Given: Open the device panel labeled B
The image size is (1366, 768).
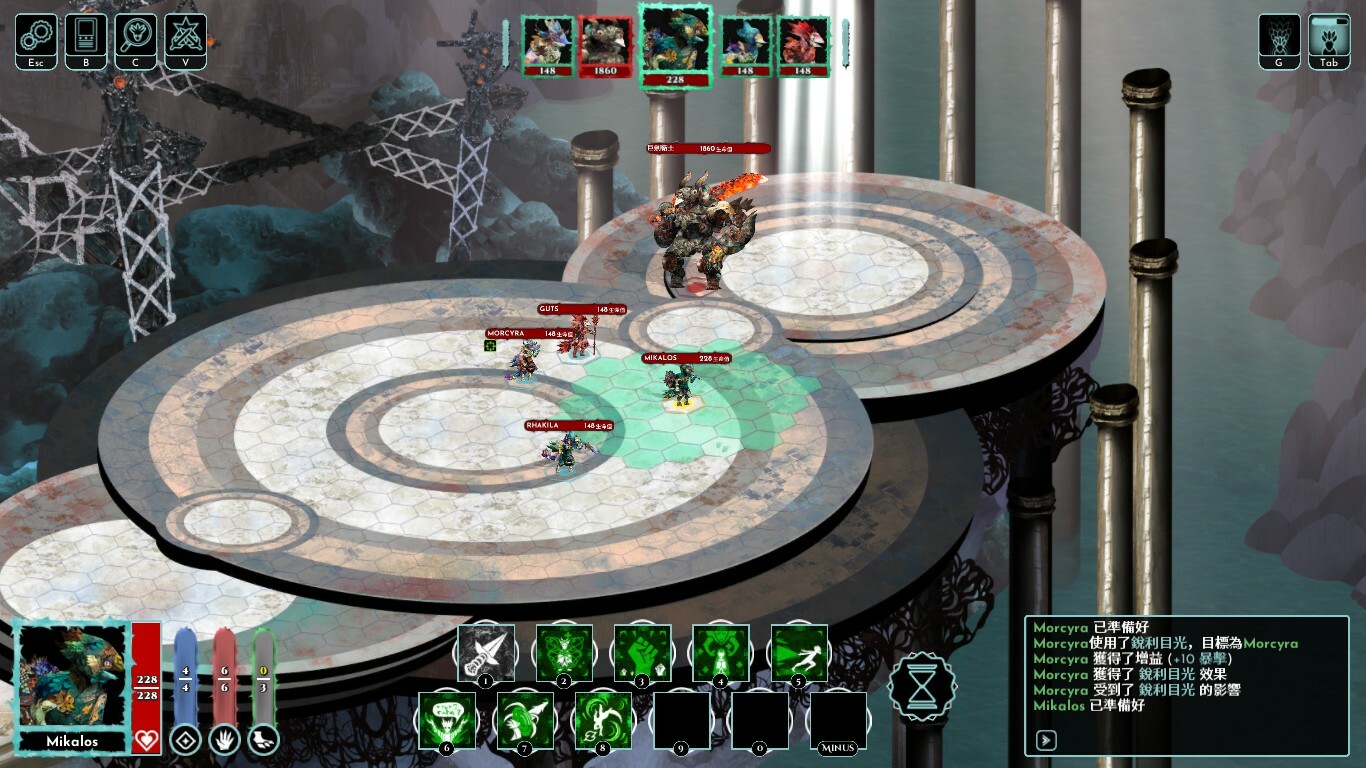Looking at the screenshot, I should [x=86, y=35].
